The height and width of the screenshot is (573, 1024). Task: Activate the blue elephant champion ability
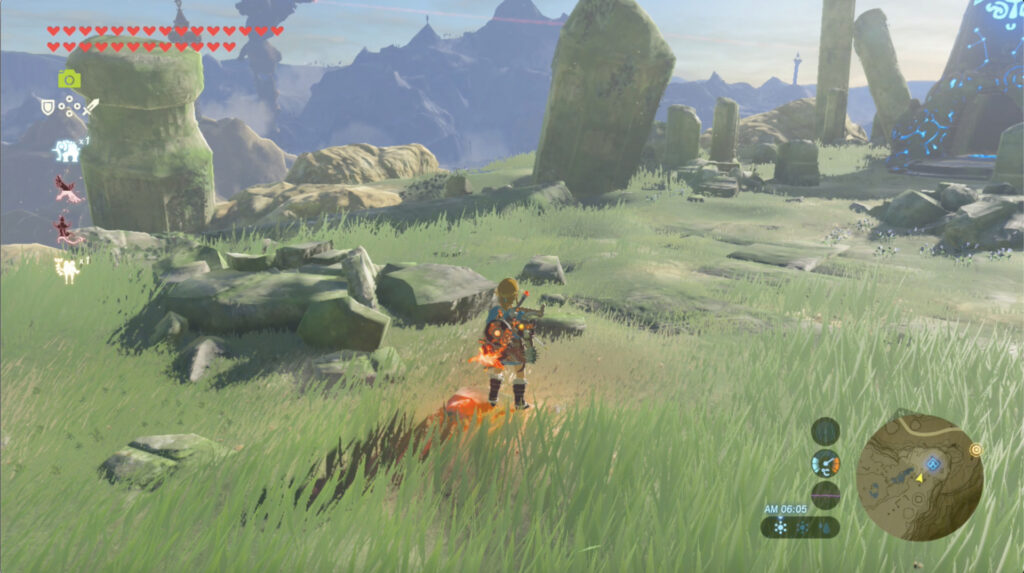pos(66,150)
